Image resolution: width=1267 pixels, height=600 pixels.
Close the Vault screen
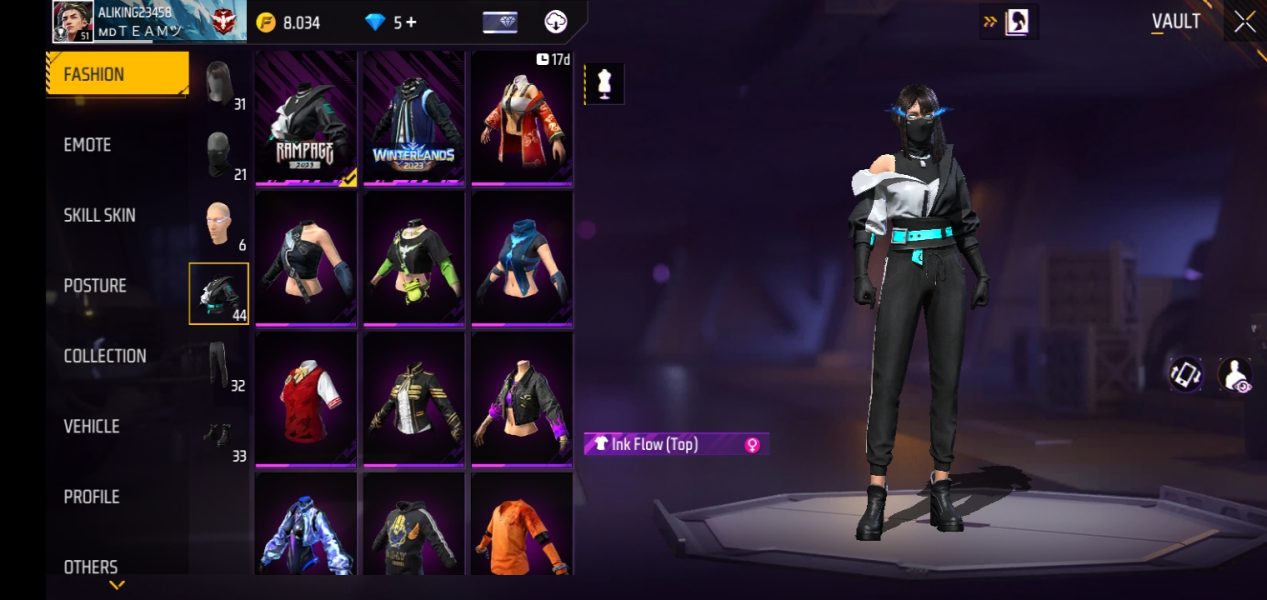click(x=1244, y=22)
